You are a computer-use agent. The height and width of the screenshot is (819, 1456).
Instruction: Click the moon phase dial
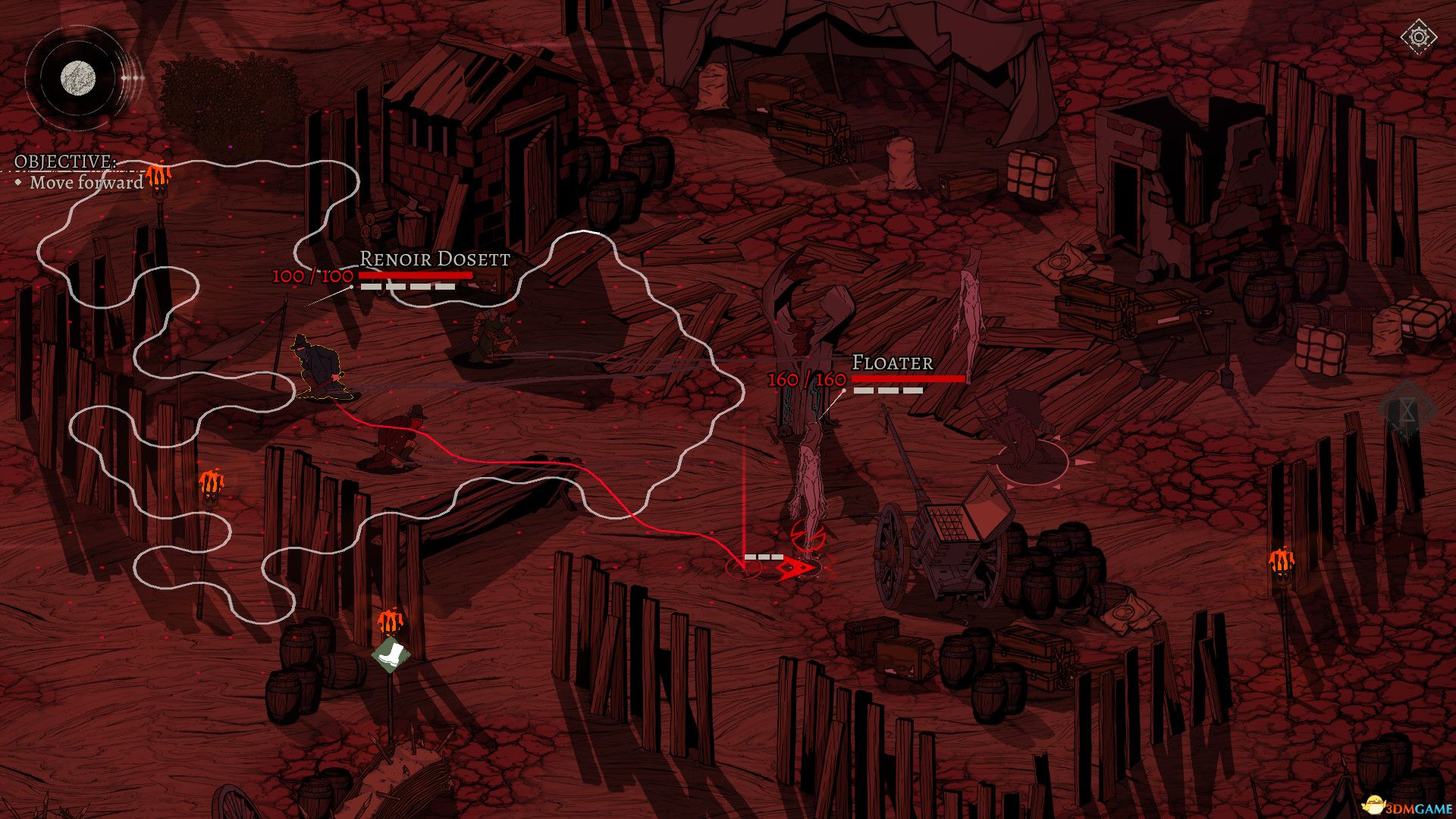[78, 77]
